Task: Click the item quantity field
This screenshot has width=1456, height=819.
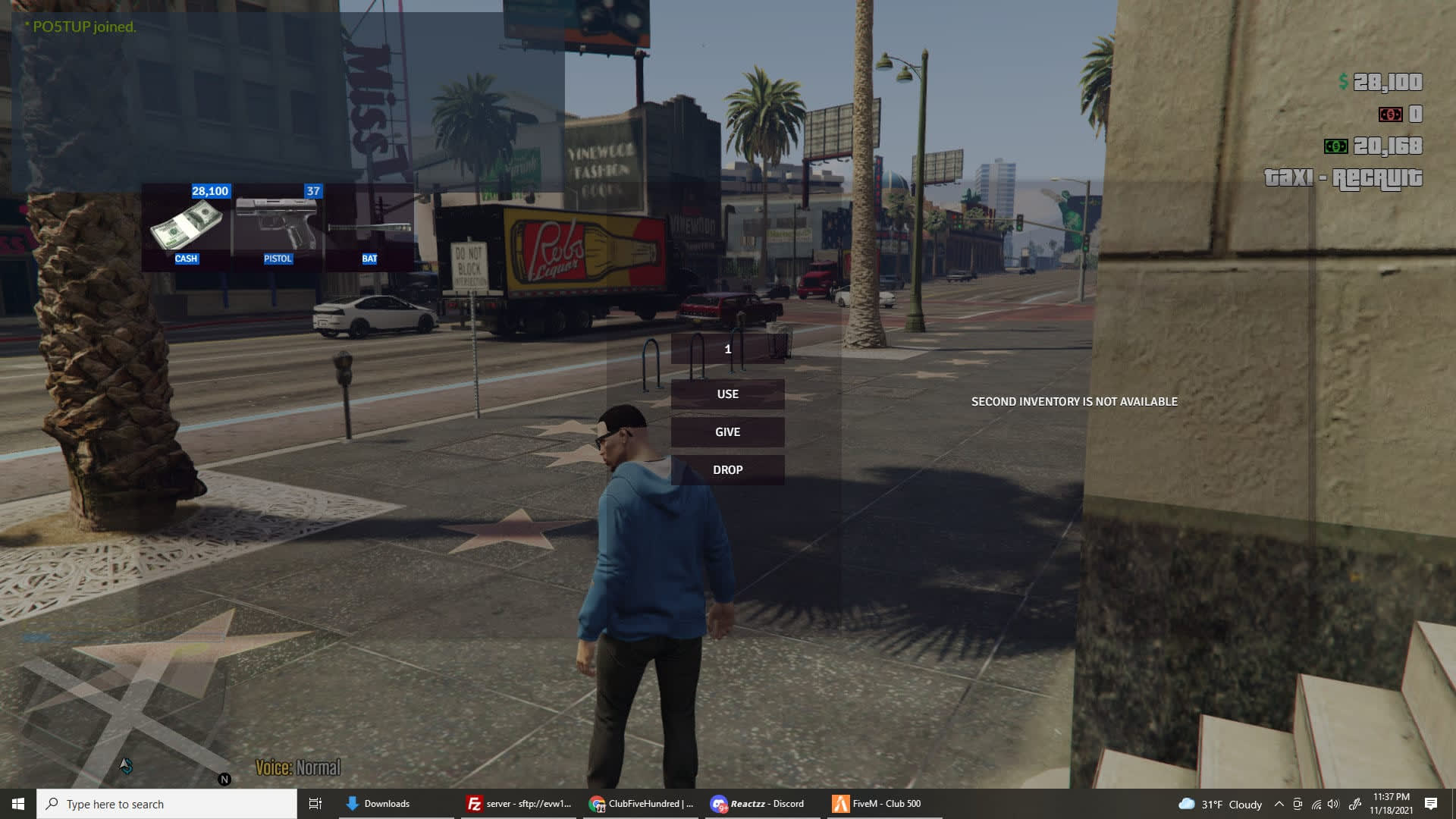Action: [x=727, y=349]
